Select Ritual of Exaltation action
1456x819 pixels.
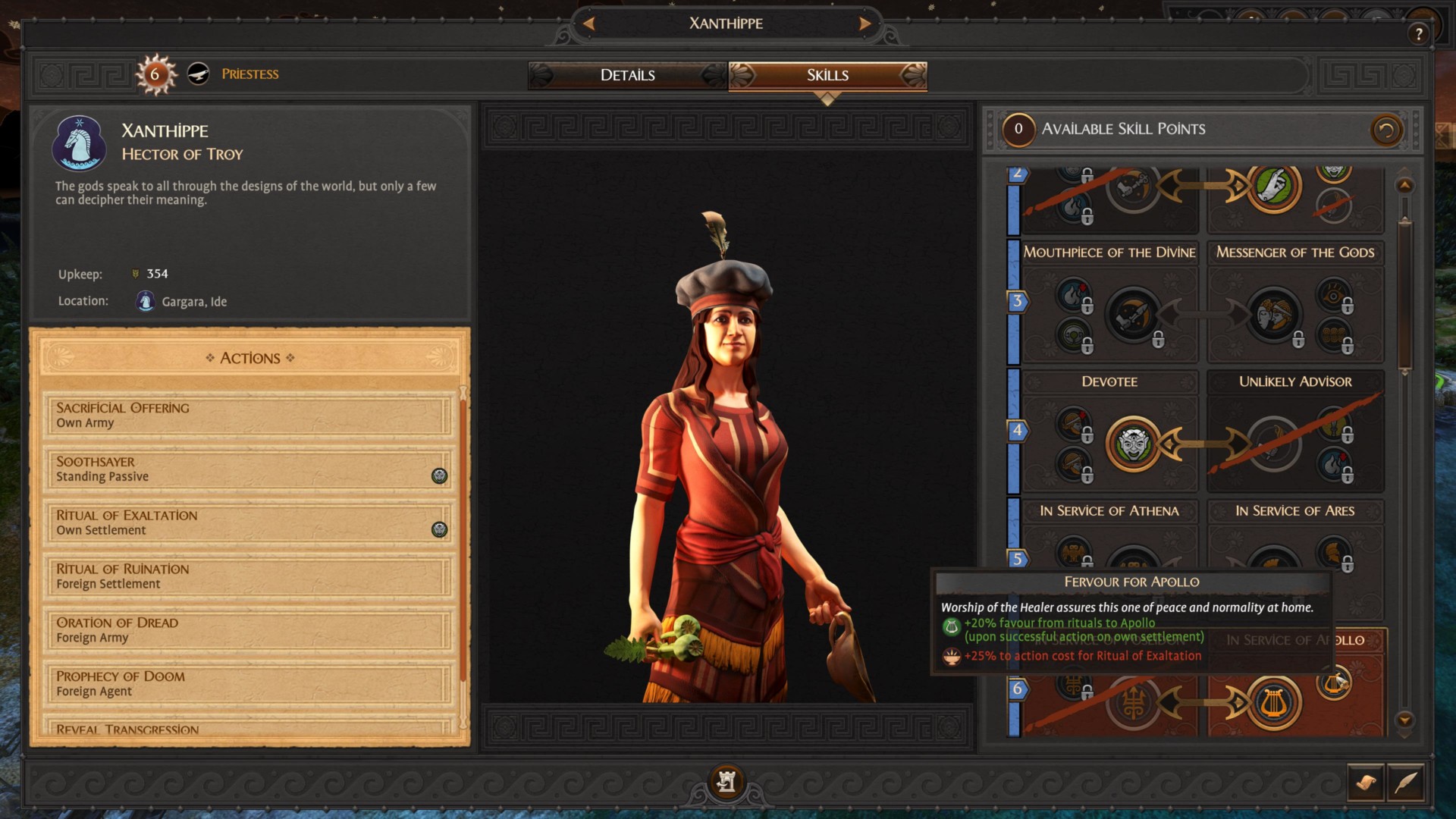pos(247,522)
